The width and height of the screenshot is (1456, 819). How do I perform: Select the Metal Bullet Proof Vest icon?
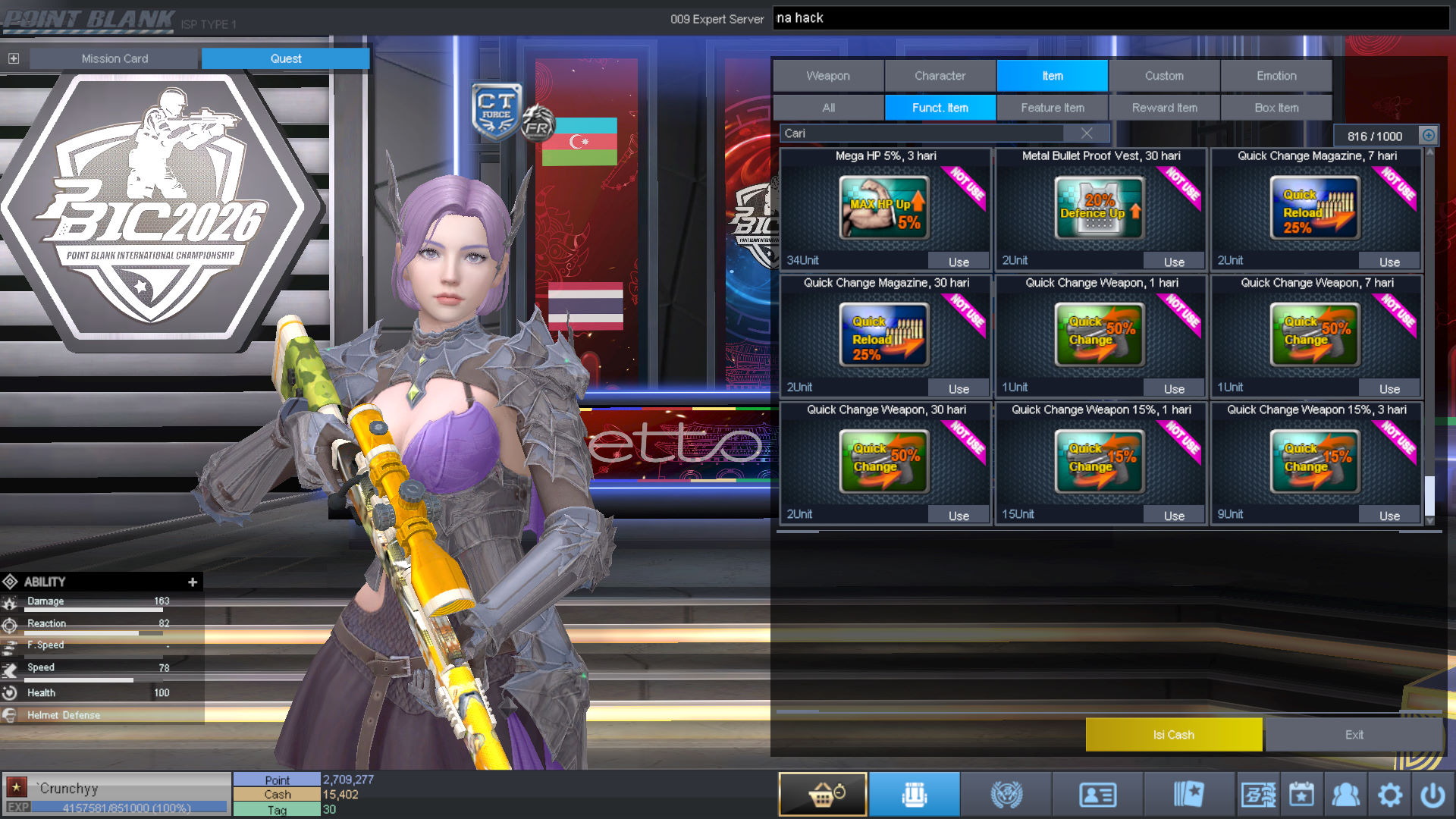click(x=1099, y=208)
